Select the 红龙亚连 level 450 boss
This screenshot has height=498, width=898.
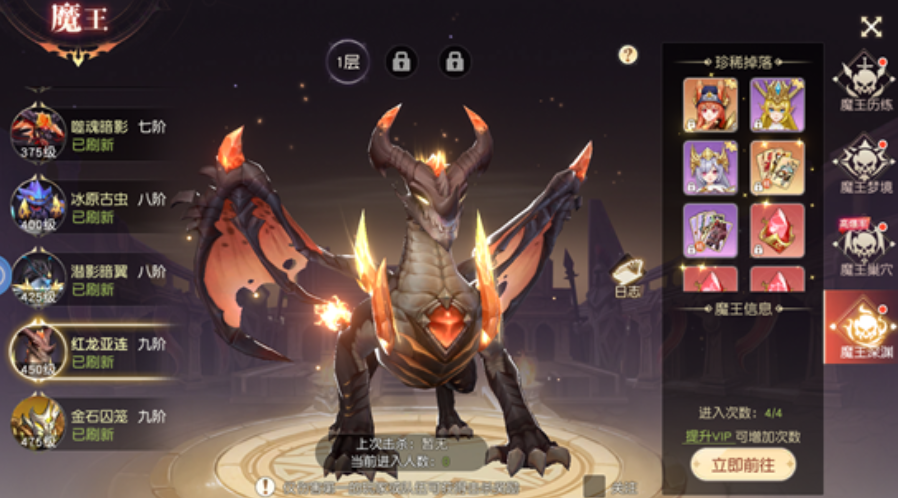point(90,352)
